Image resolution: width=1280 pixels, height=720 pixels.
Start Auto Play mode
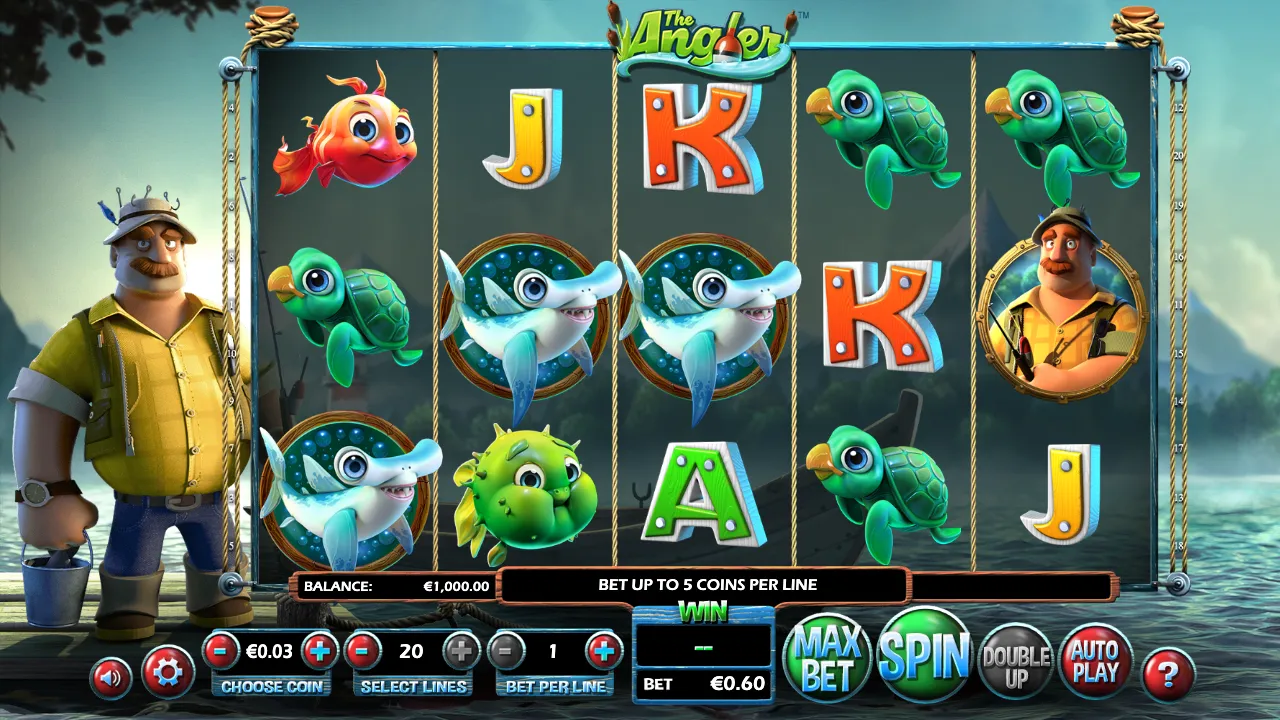pos(1094,661)
